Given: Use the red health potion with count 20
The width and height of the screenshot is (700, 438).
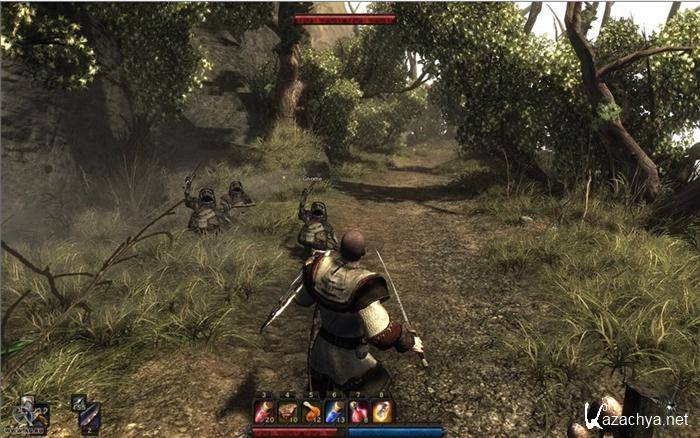Looking at the screenshot, I should pyautogui.click(x=264, y=411).
